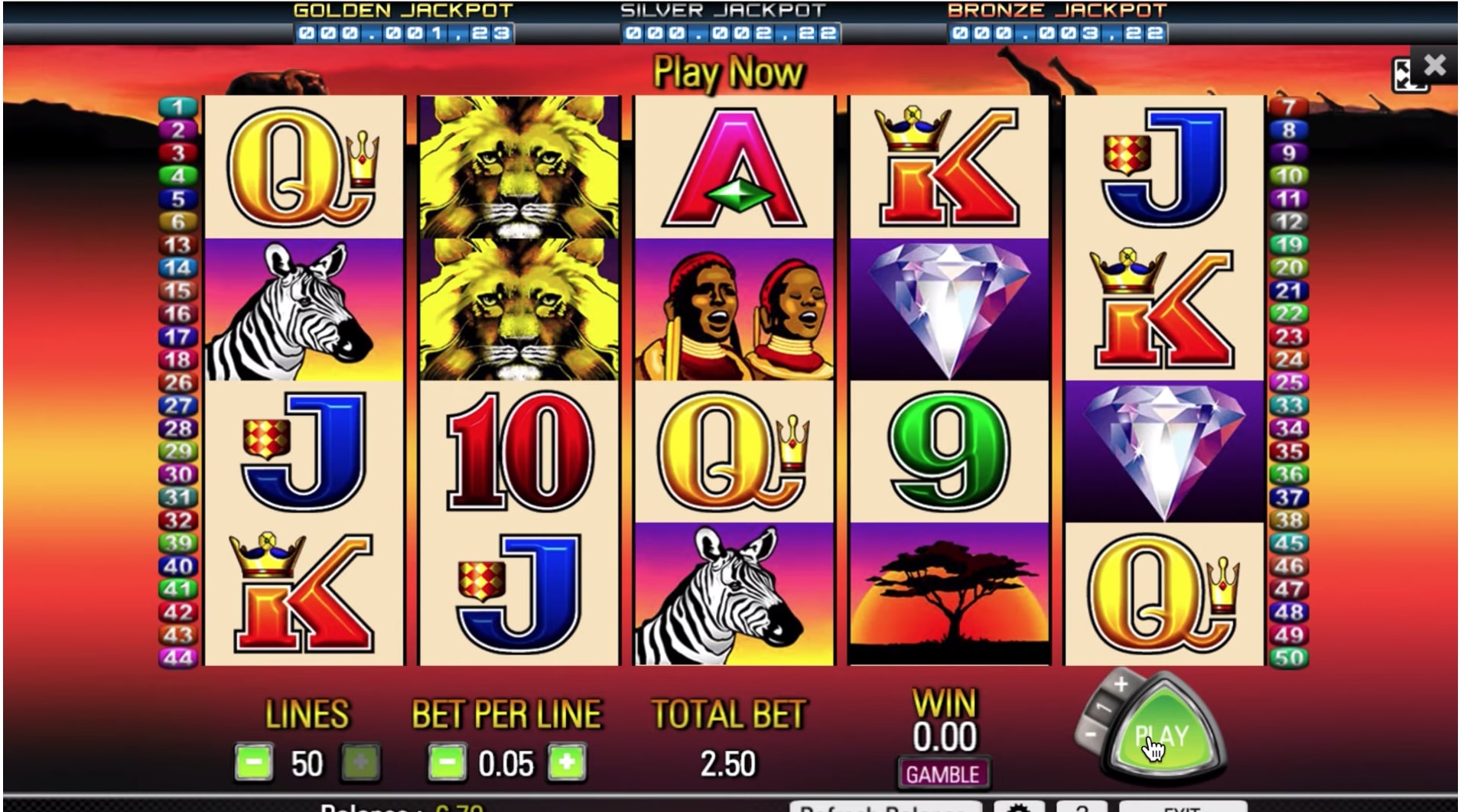Lower bet per line using the minus button
The height and width of the screenshot is (812, 1461).
[x=446, y=762]
